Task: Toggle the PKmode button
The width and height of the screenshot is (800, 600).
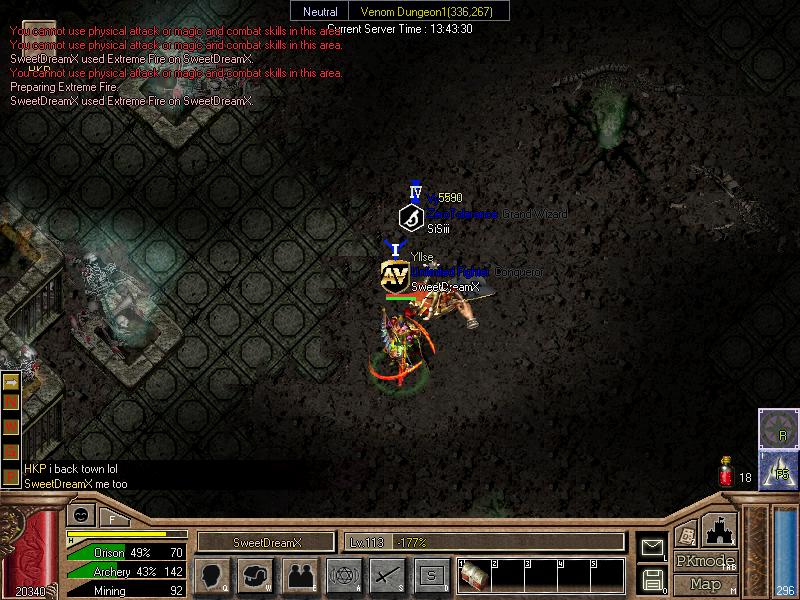Action: [x=705, y=561]
